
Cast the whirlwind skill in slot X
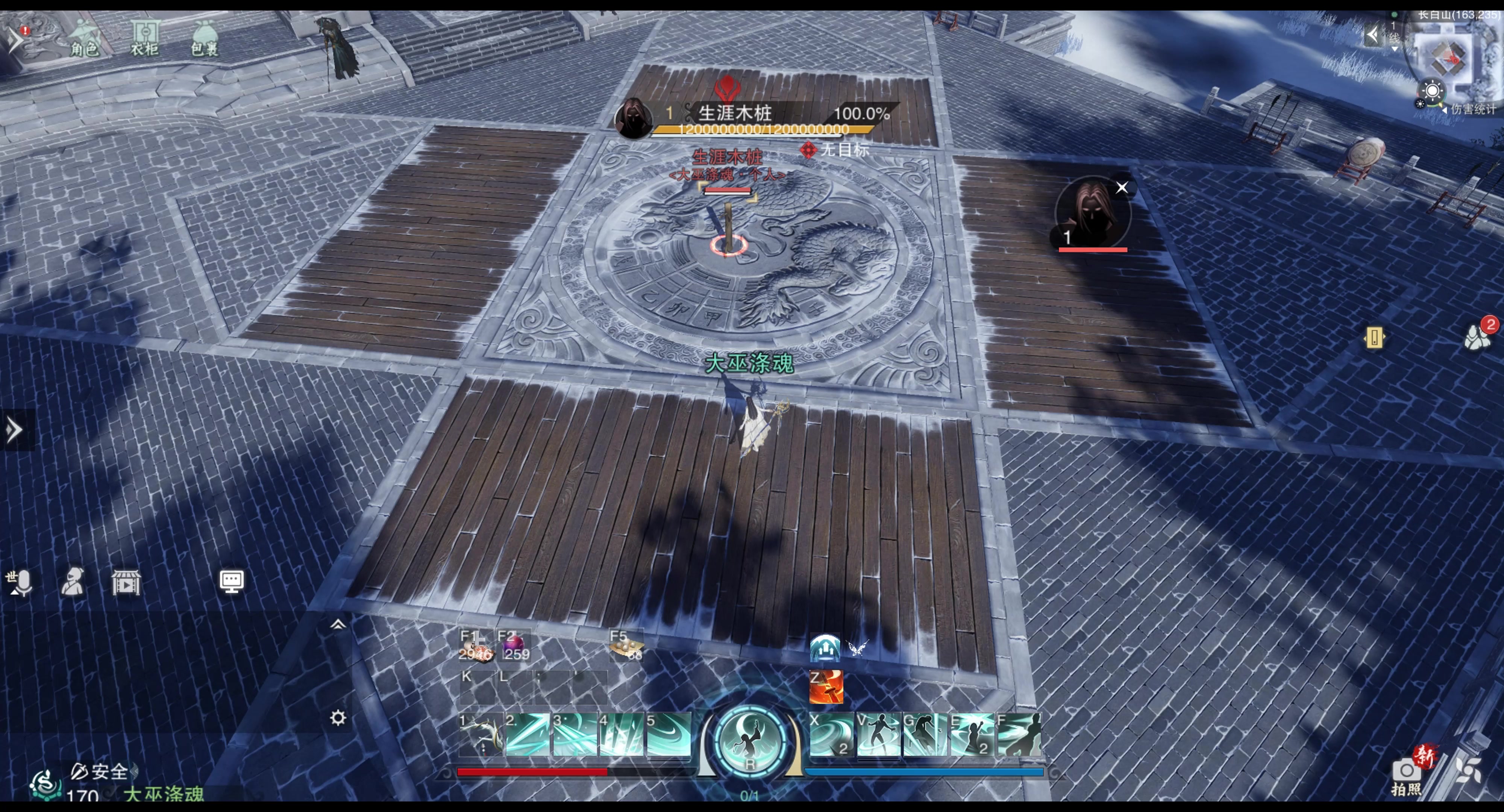[830, 734]
